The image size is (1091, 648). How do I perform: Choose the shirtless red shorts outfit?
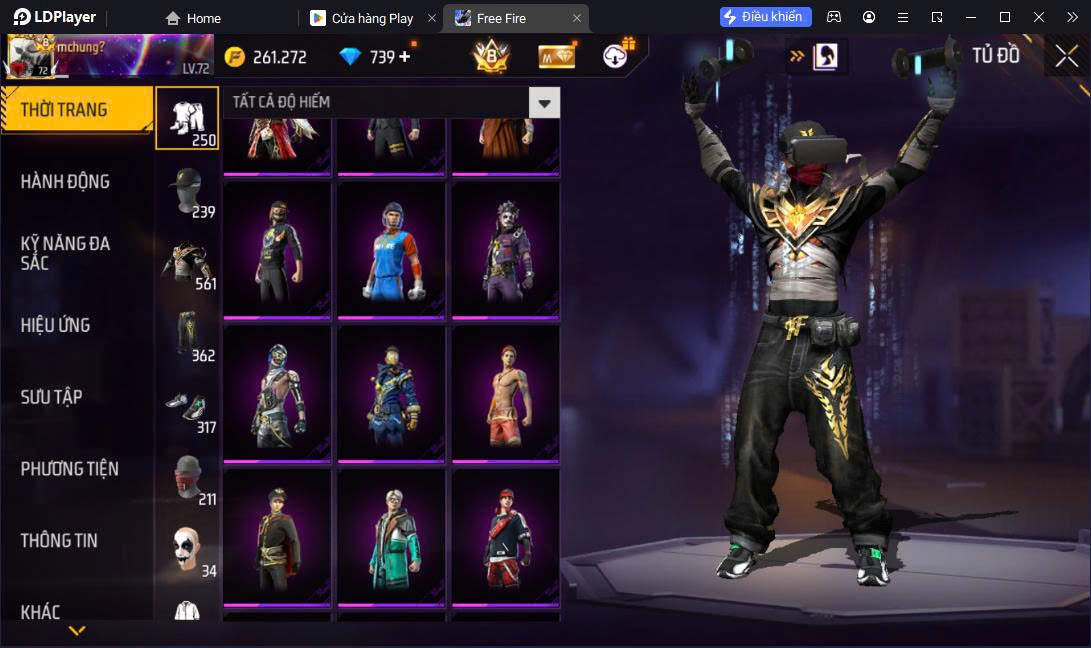505,394
